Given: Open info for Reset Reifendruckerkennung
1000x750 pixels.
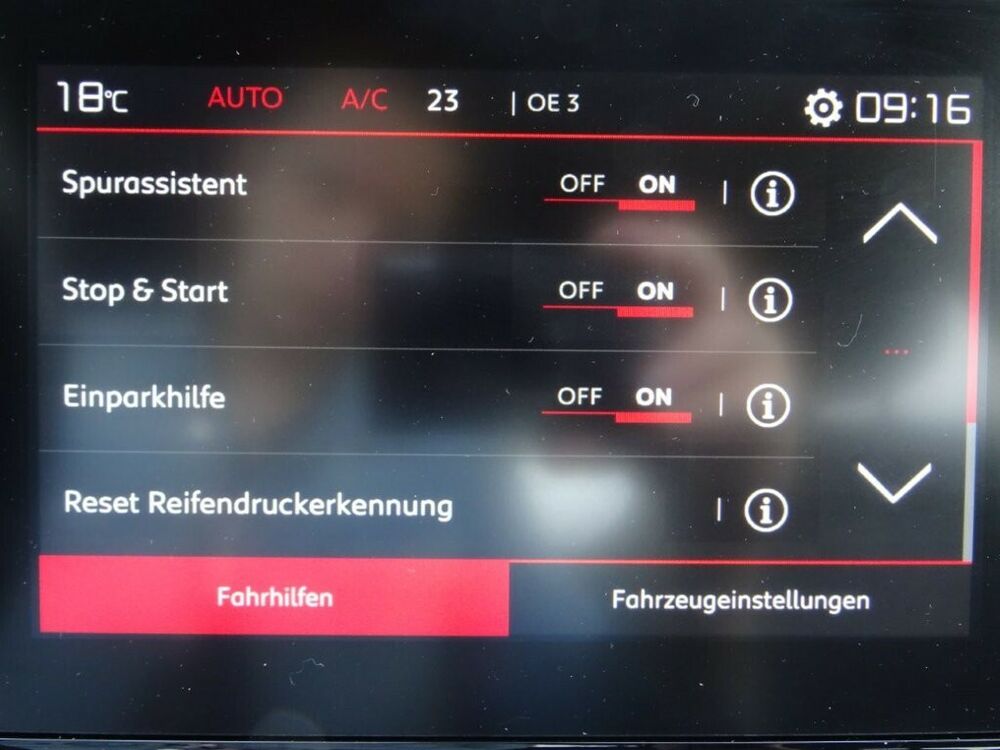Looking at the screenshot, I should point(765,510).
